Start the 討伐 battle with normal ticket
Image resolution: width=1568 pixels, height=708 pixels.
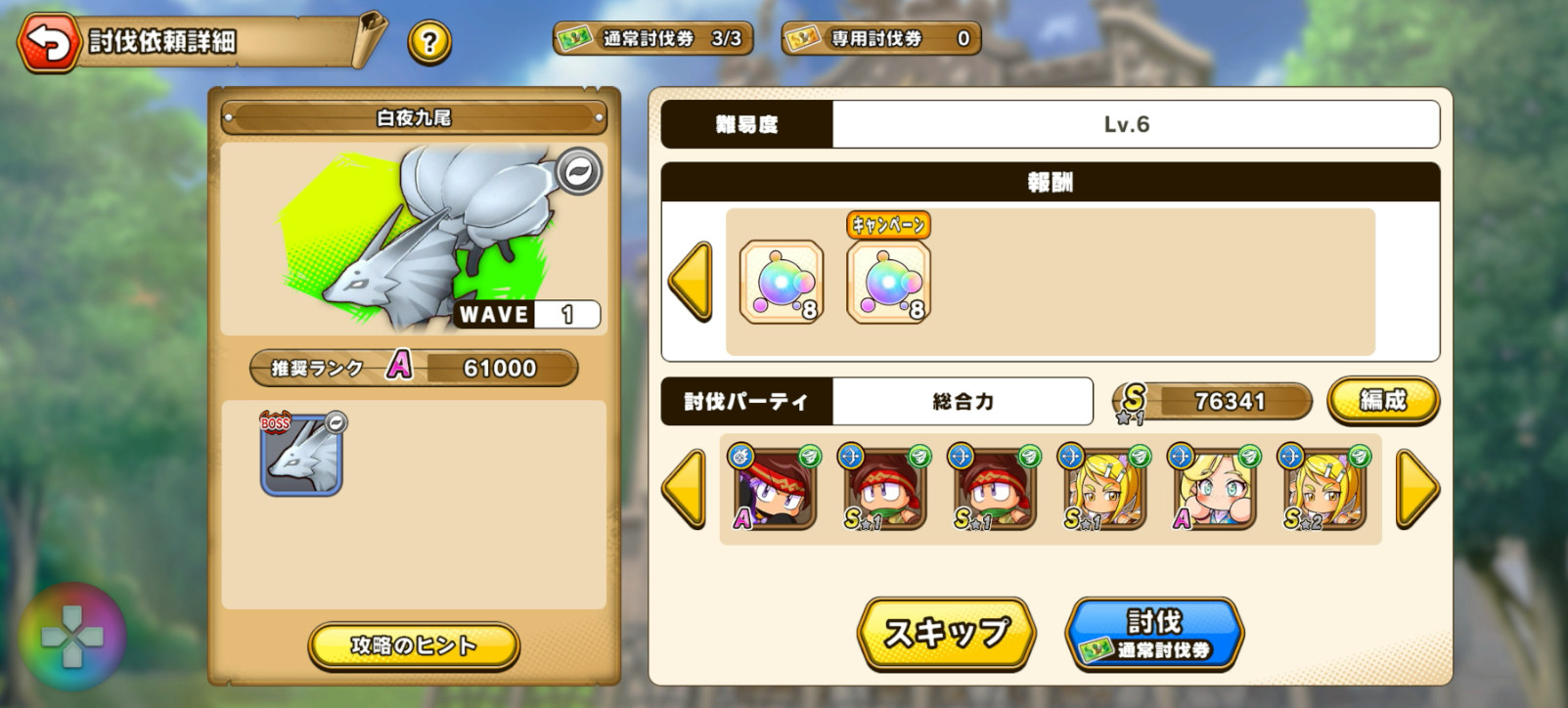click(x=1154, y=634)
